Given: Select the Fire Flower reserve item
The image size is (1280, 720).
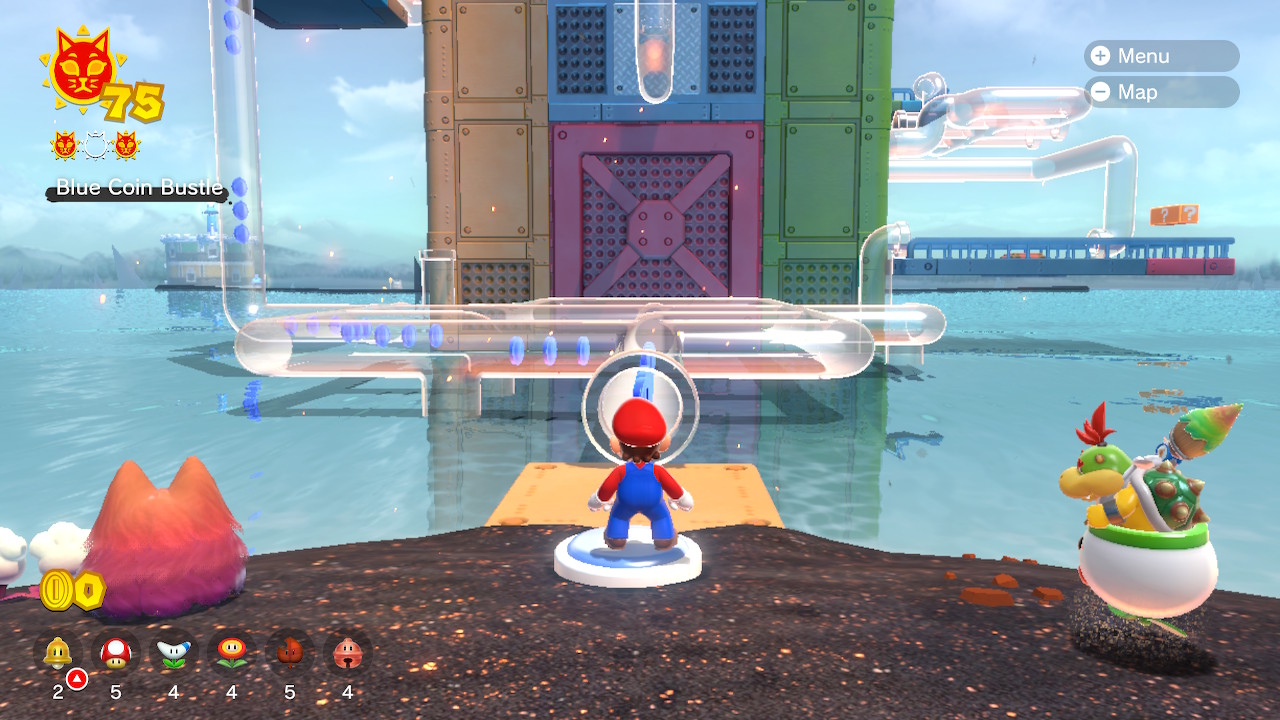Looking at the screenshot, I should [232, 653].
